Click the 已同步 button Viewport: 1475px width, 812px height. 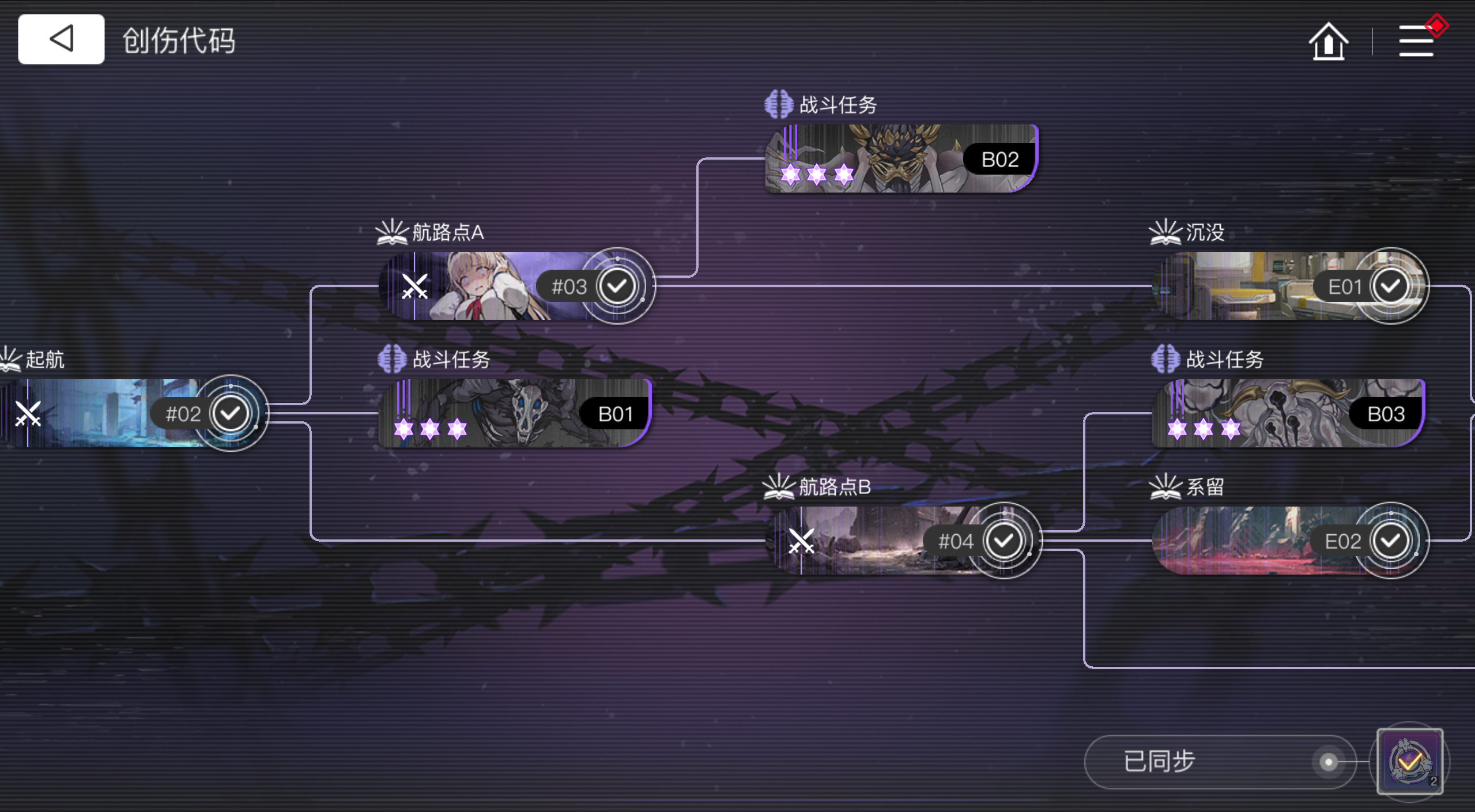point(1159,761)
